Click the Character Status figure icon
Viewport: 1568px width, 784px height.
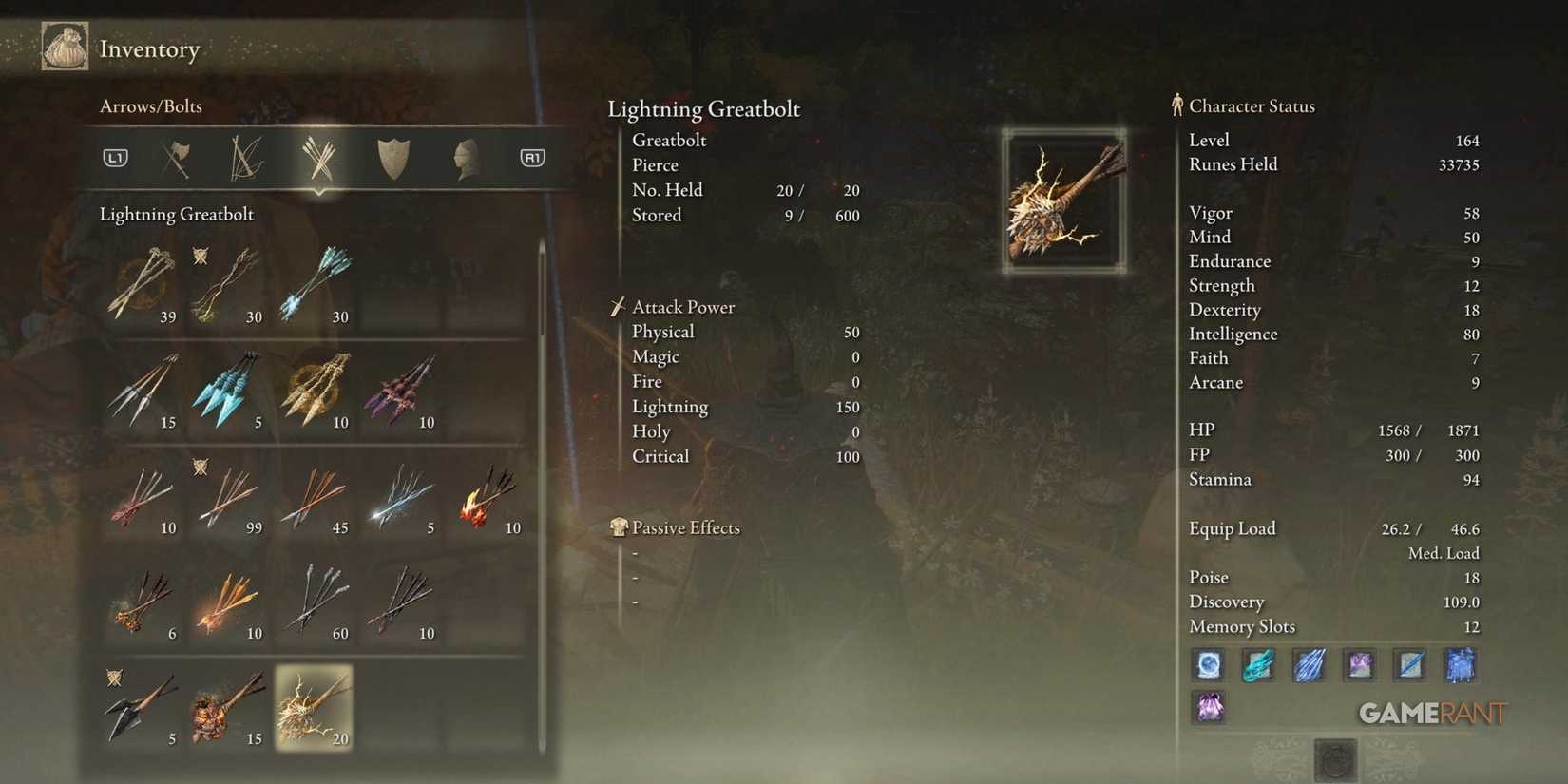(x=1176, y=105)
